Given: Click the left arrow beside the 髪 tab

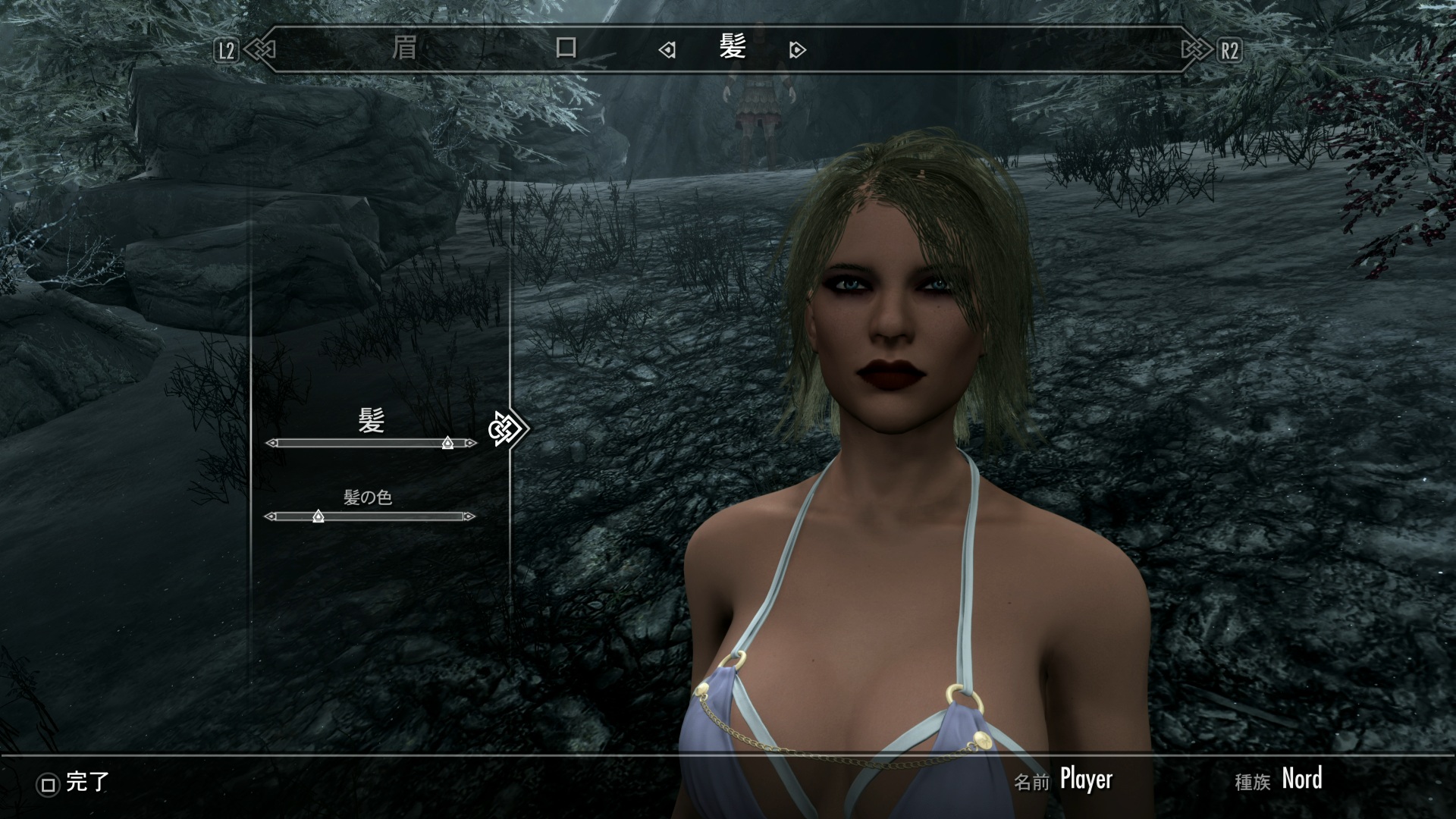Looking at the screenshot, I should click(x=667, y=51).
